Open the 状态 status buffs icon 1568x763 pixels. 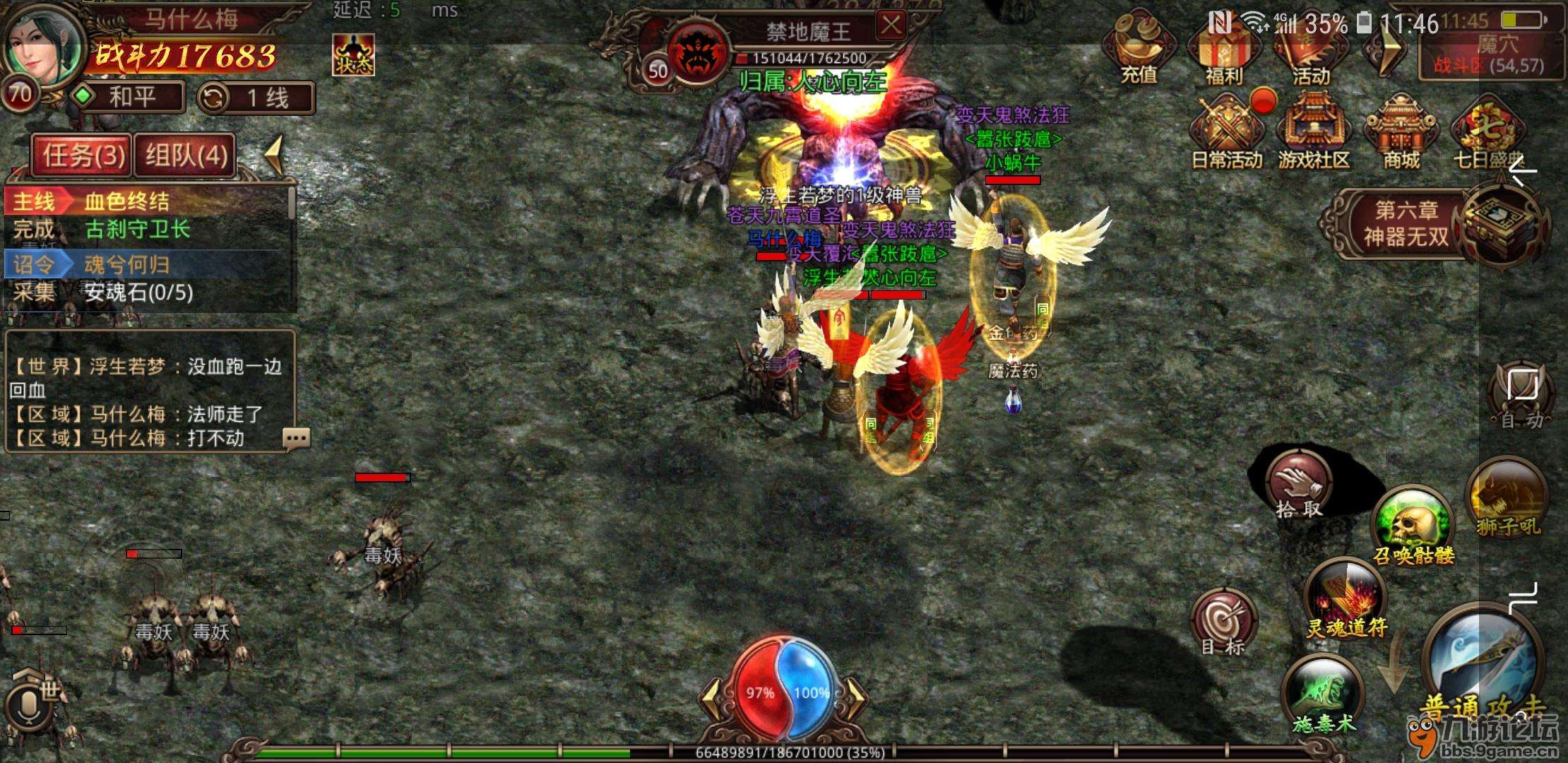(x=353, y=56)
